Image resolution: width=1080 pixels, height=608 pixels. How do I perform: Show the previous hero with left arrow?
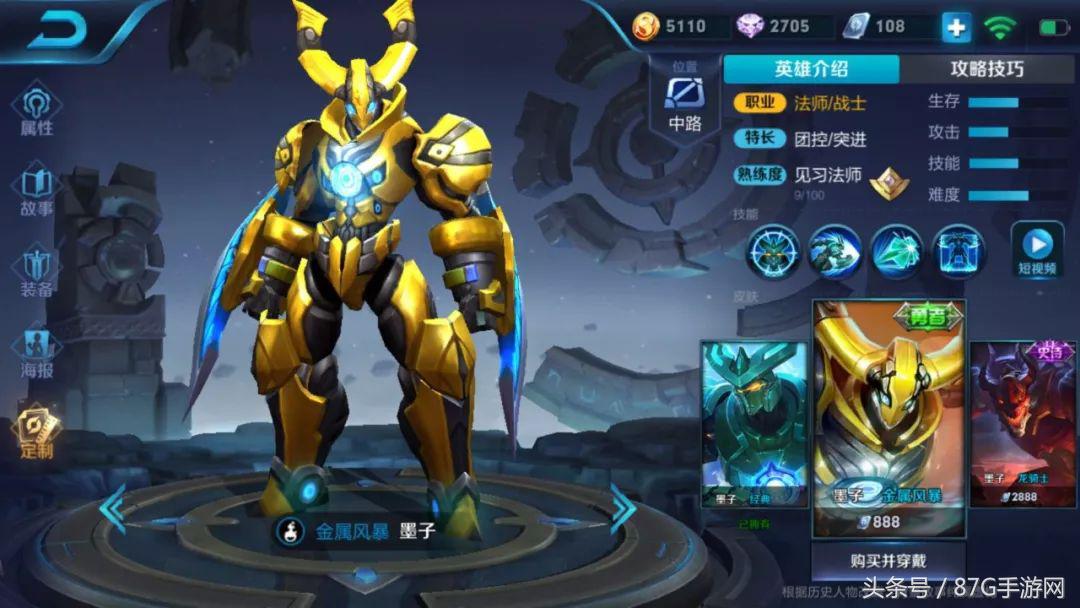coord(112,508)
